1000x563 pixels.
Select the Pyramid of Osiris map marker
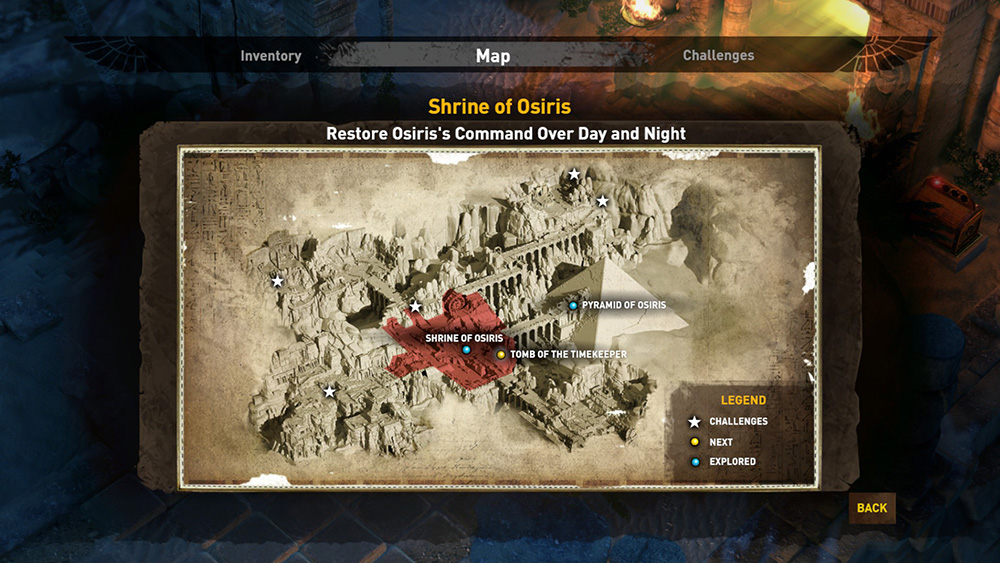coord(573,305)
